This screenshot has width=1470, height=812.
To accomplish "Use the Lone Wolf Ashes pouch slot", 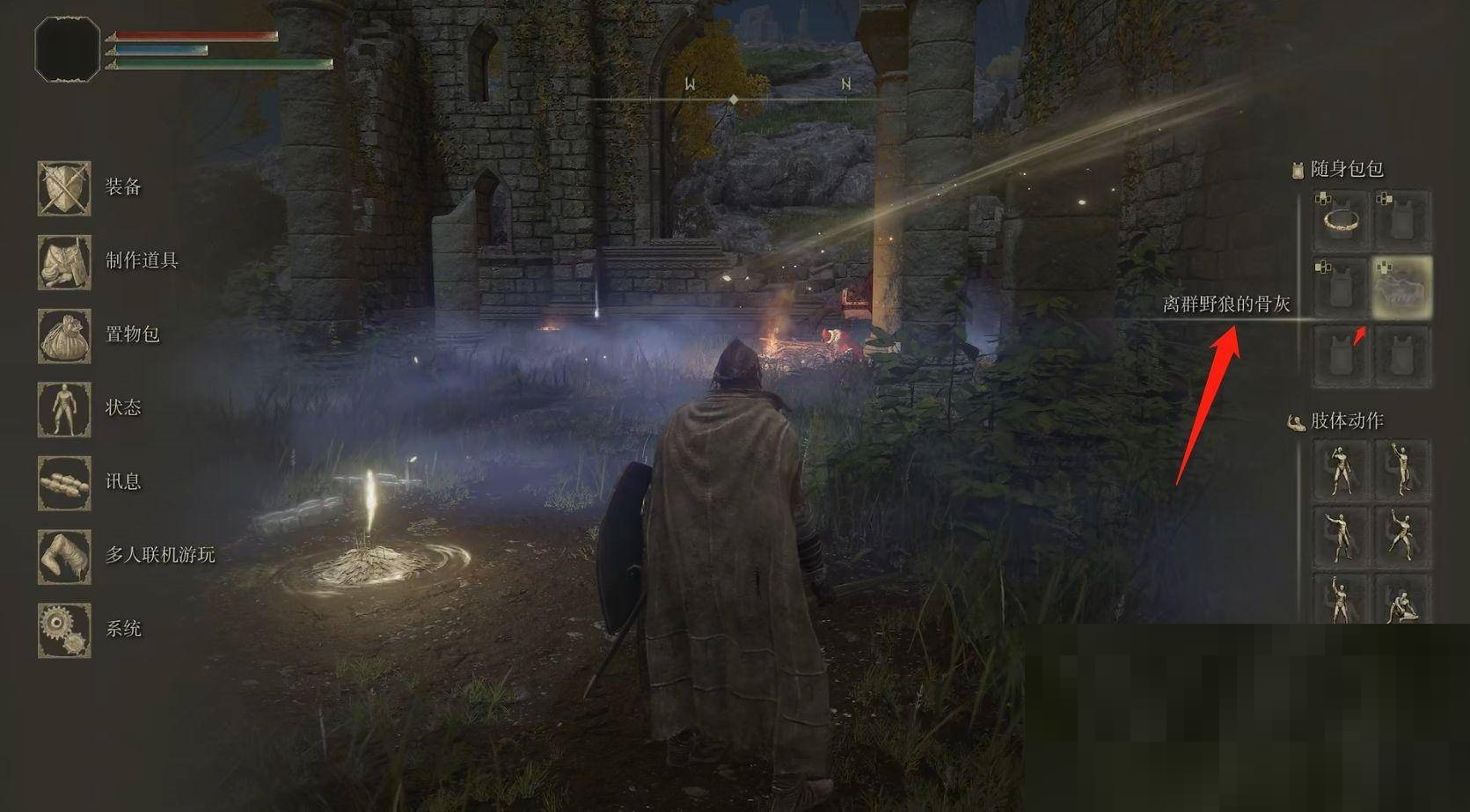I will pyautogui.click(x=1402, y=288).
